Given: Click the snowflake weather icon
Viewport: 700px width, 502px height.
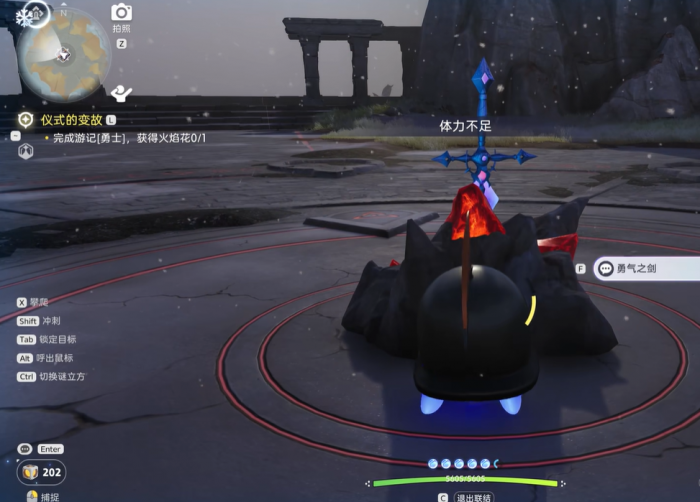Looking at the screenshot, I should [24, 17].
